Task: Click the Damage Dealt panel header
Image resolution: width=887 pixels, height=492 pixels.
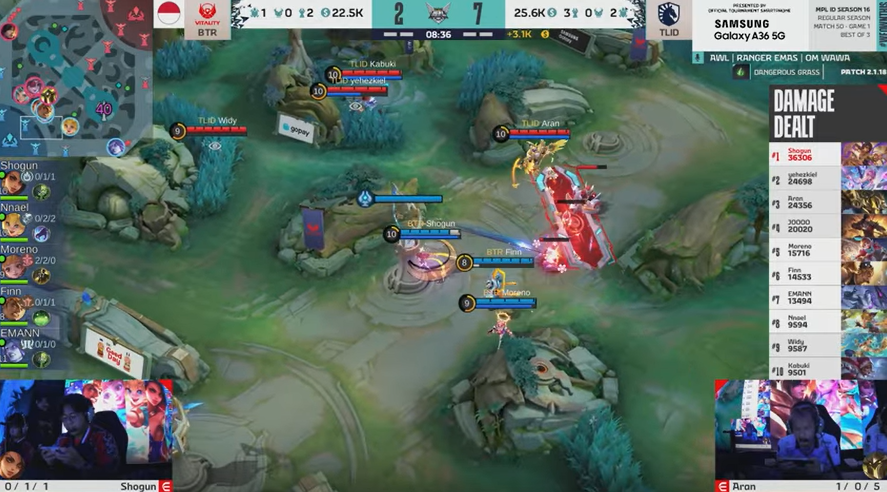Action: pyautogui.click(x=804, y=113)
